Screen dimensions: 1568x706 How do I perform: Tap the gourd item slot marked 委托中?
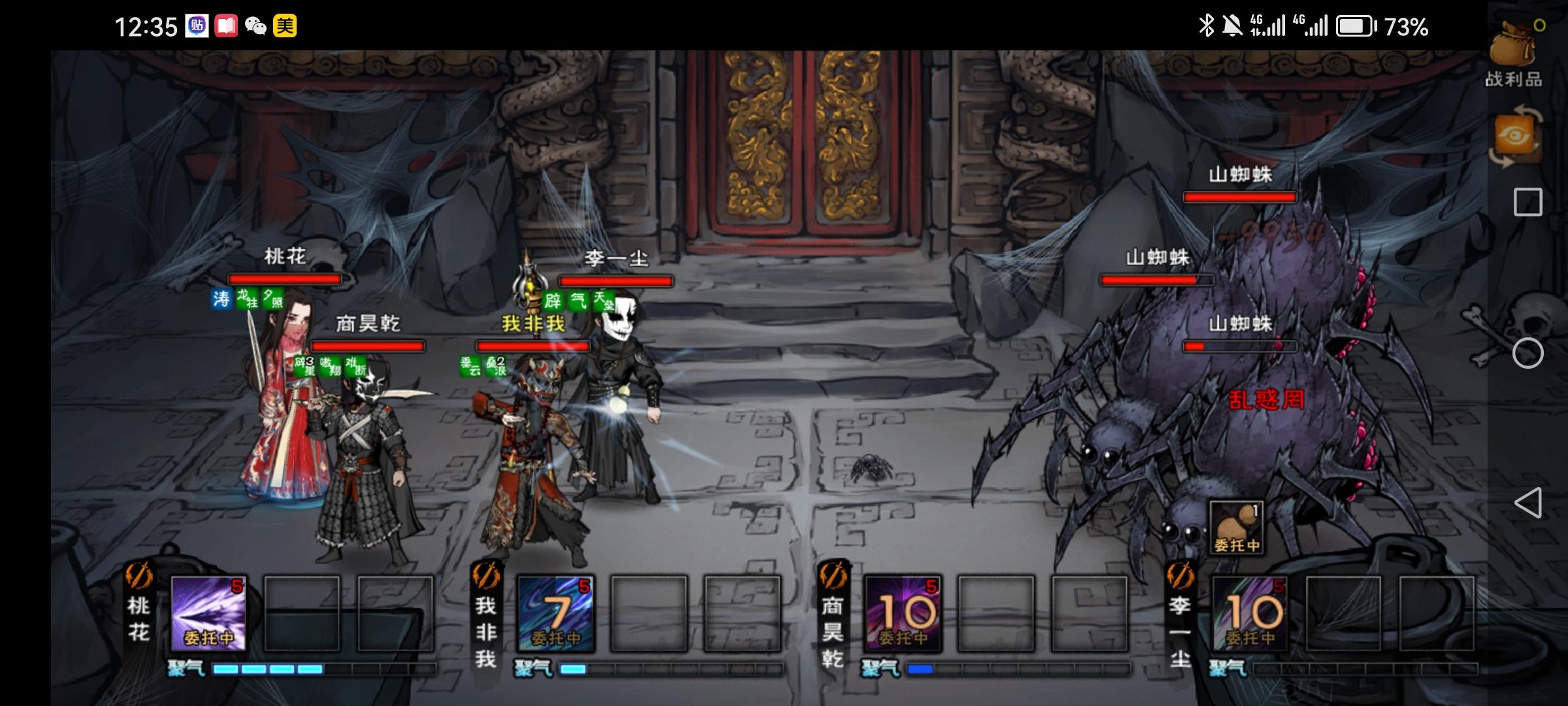1236,528
